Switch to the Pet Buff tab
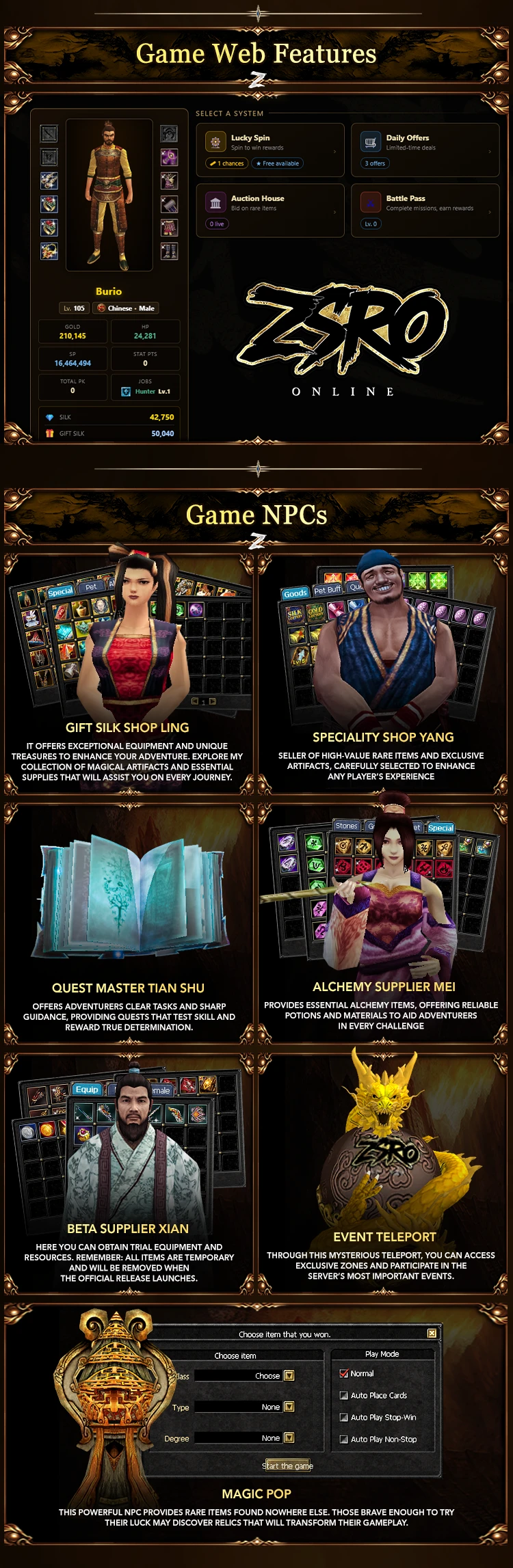Image resolution: width=513 pixels, height=1568 pixels. [x=327, y=590]
